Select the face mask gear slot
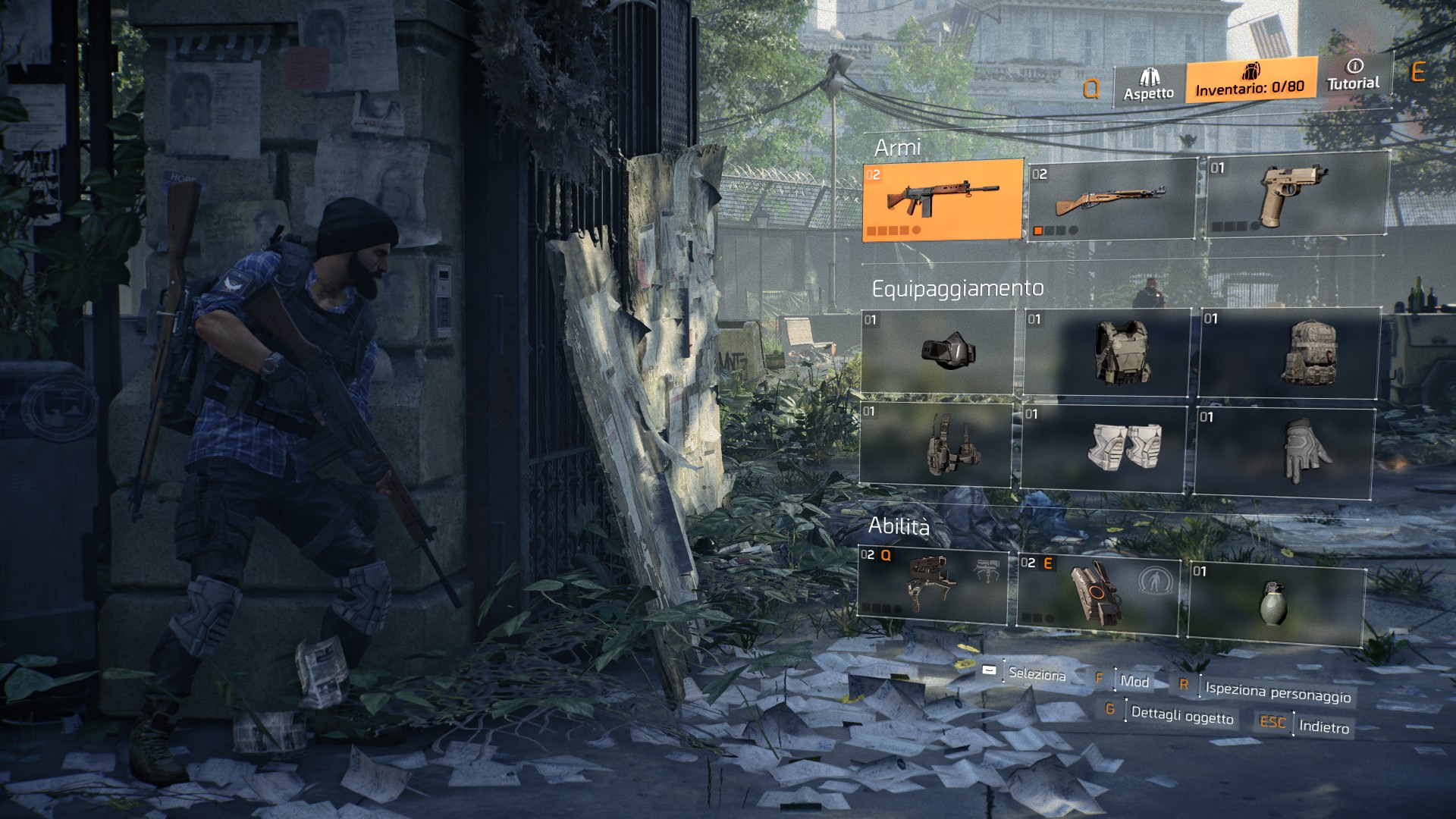This screenshot has height=819, width=1456. click(x=938, y=352)
